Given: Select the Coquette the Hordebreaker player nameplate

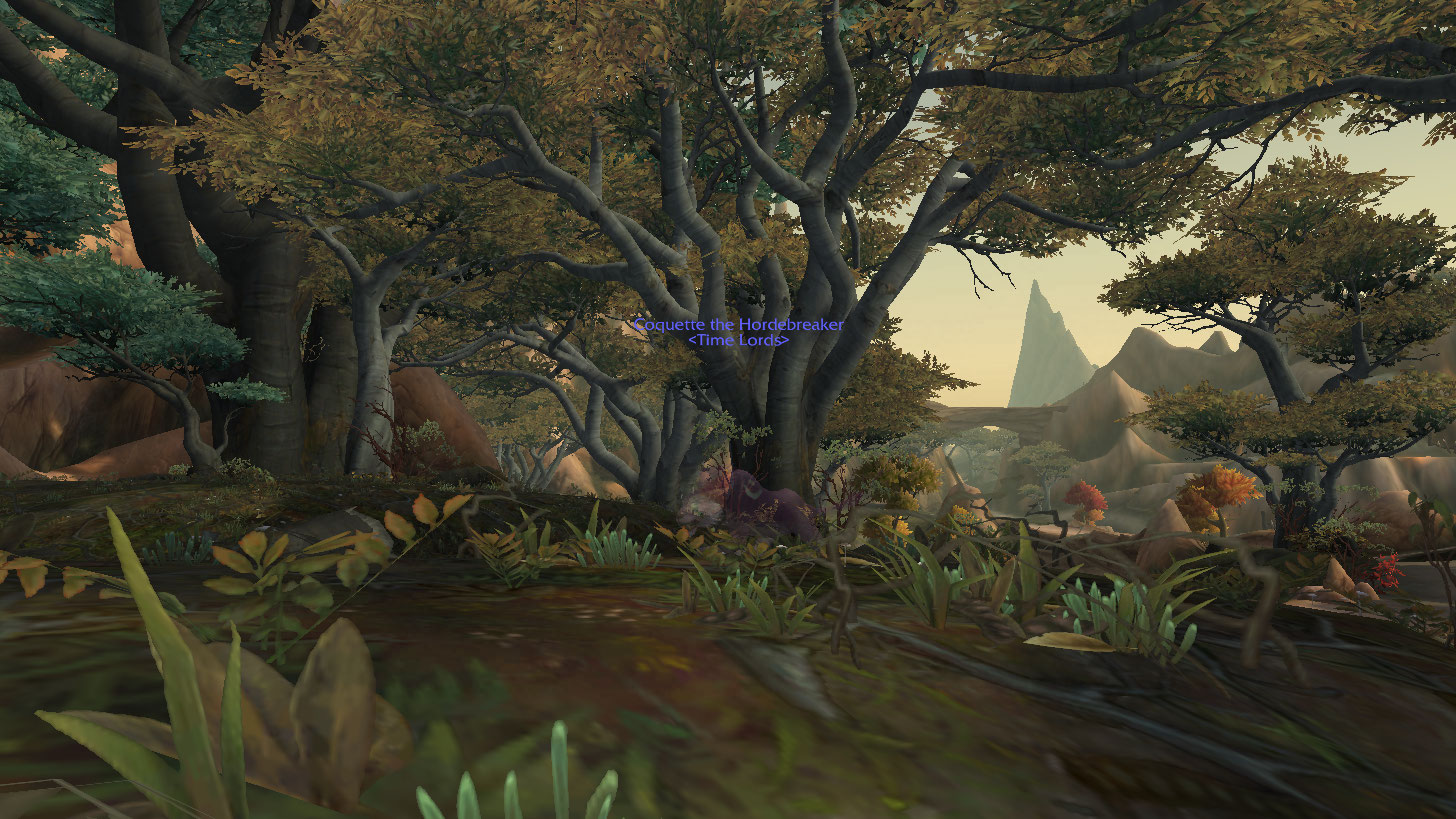Looking at the screenshot, I should [738, 325].
